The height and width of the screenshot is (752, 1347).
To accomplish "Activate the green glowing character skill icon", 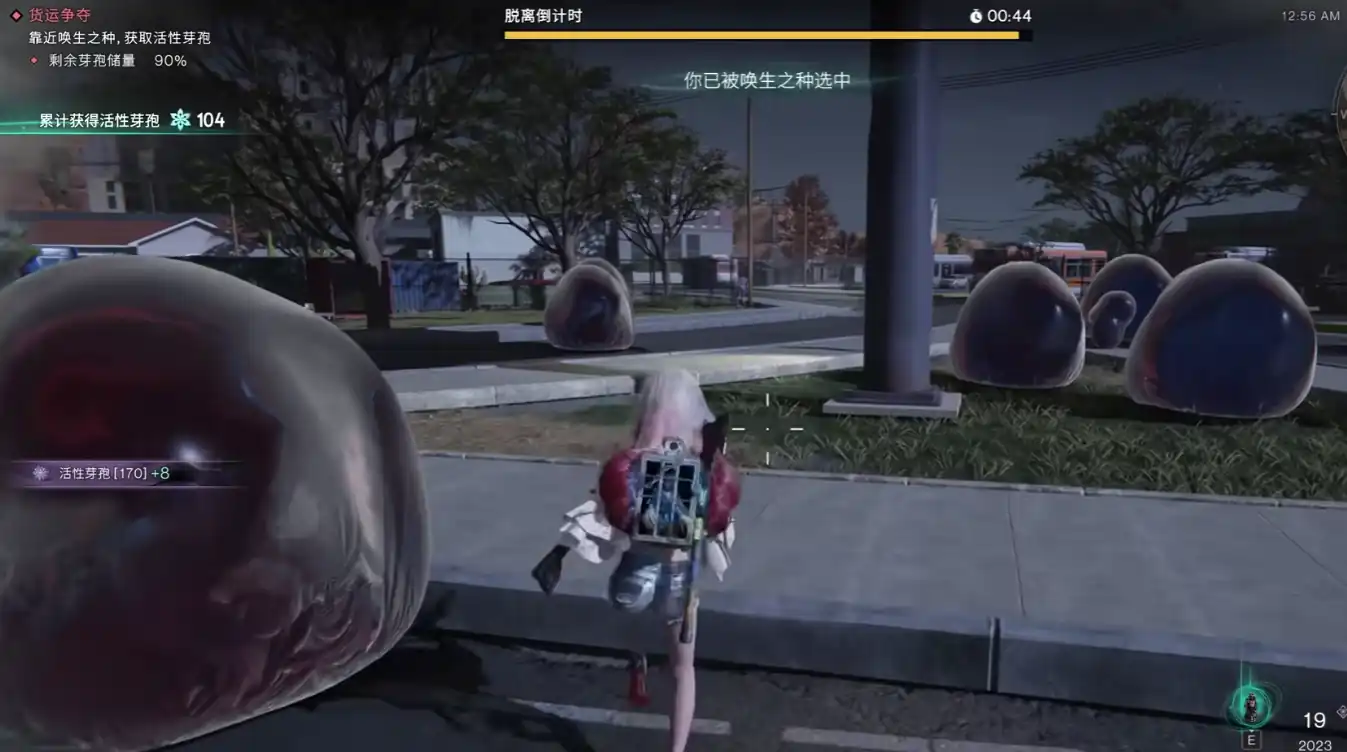I will 1251,706.
